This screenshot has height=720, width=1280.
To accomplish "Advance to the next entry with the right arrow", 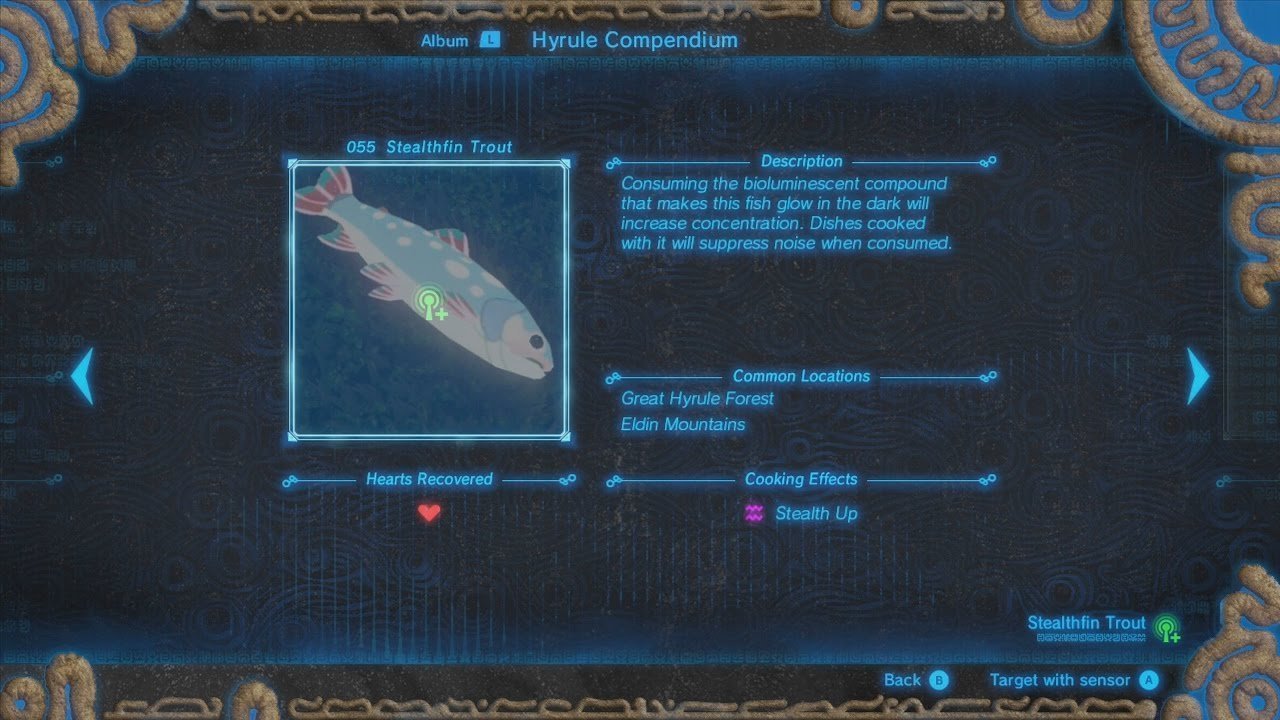I will (1197, 377).
